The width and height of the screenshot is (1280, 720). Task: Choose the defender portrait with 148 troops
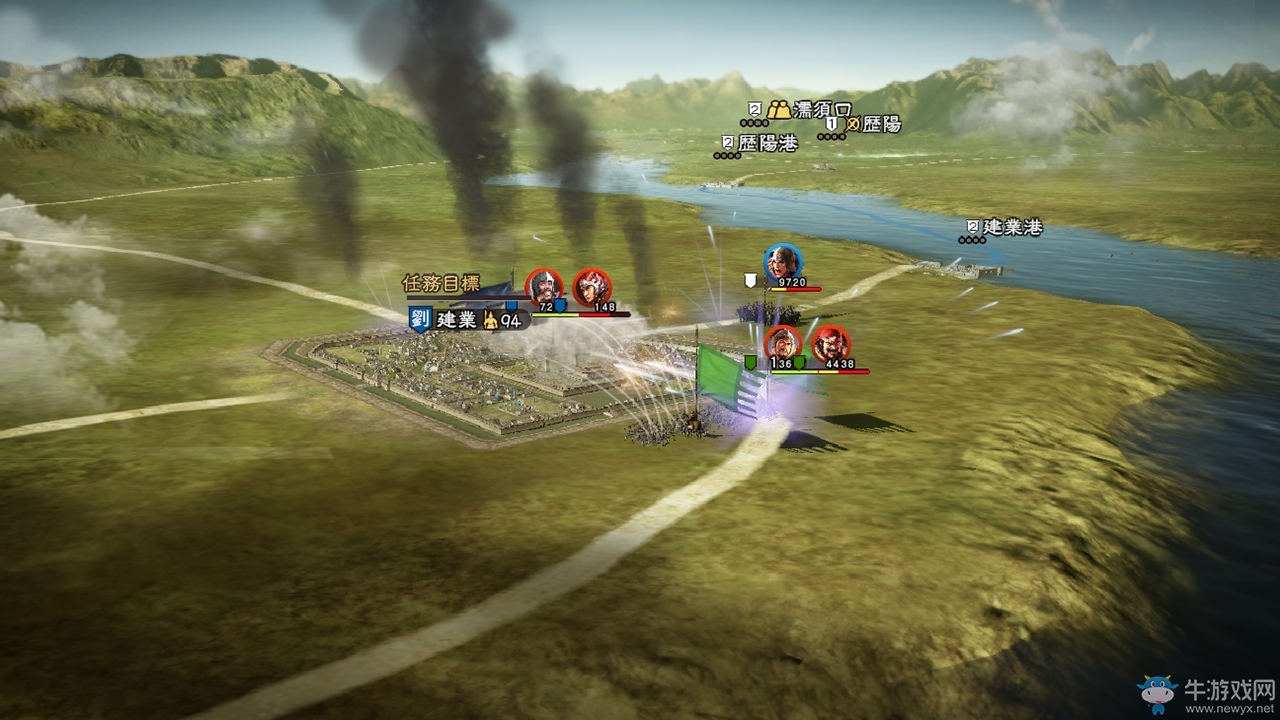coord(592,287)
